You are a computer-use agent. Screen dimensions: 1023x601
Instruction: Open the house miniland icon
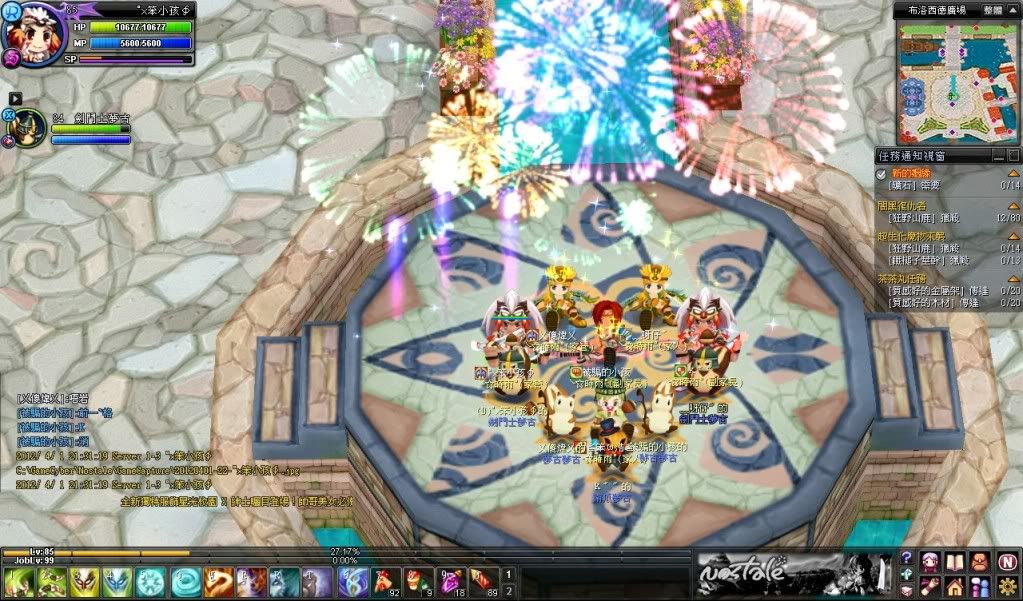[x=953, y=585]
